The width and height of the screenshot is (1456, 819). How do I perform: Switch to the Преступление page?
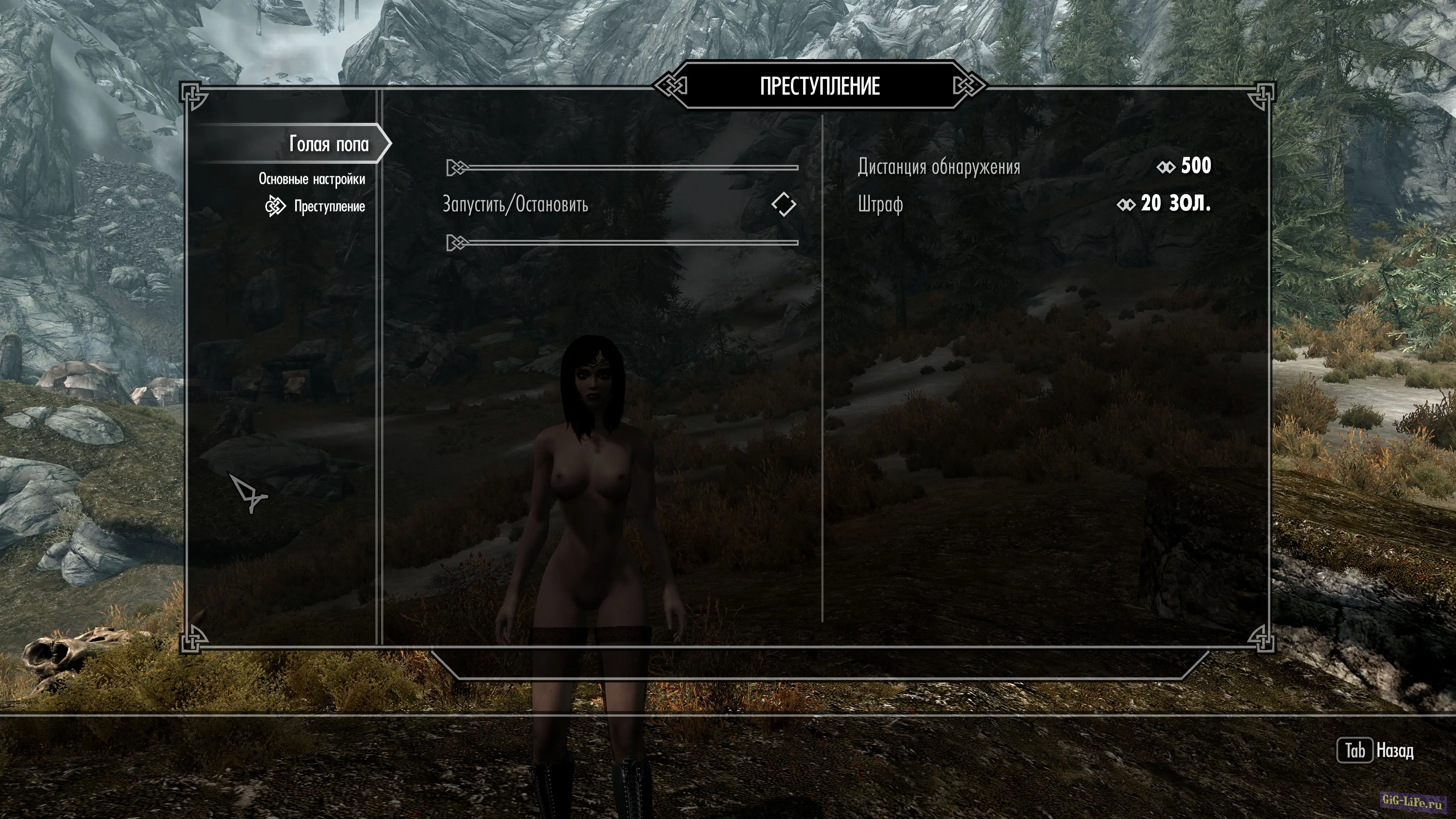[329, 206]
